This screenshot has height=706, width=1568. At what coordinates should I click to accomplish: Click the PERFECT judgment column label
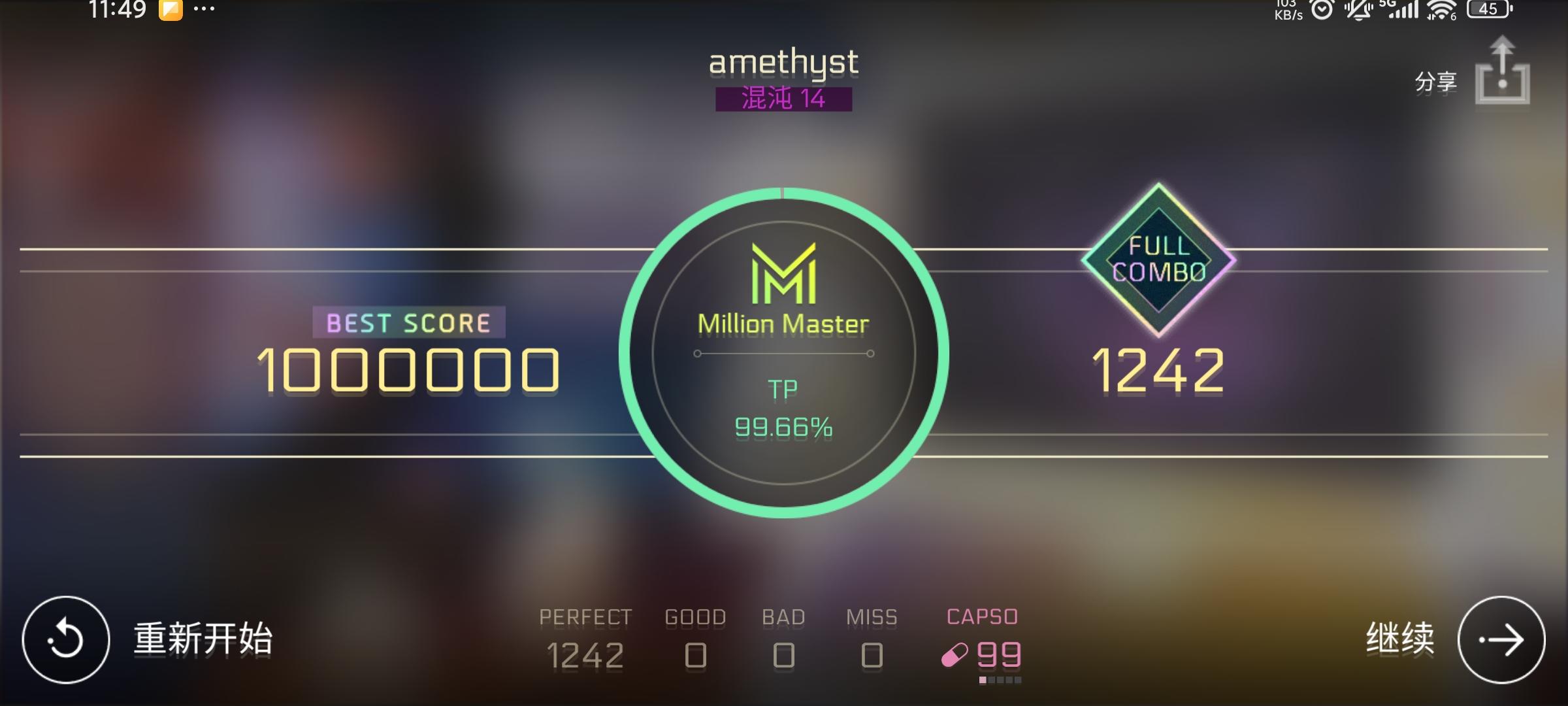click(x=585, y=614)
